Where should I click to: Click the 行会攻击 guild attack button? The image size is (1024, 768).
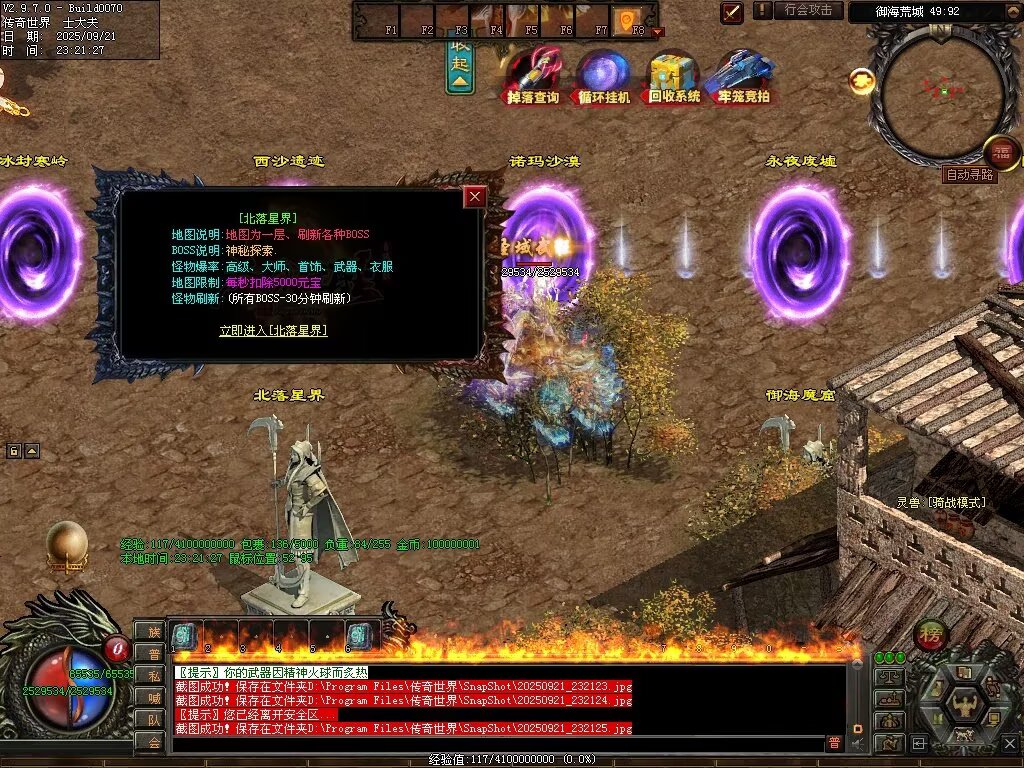point(808,10)
